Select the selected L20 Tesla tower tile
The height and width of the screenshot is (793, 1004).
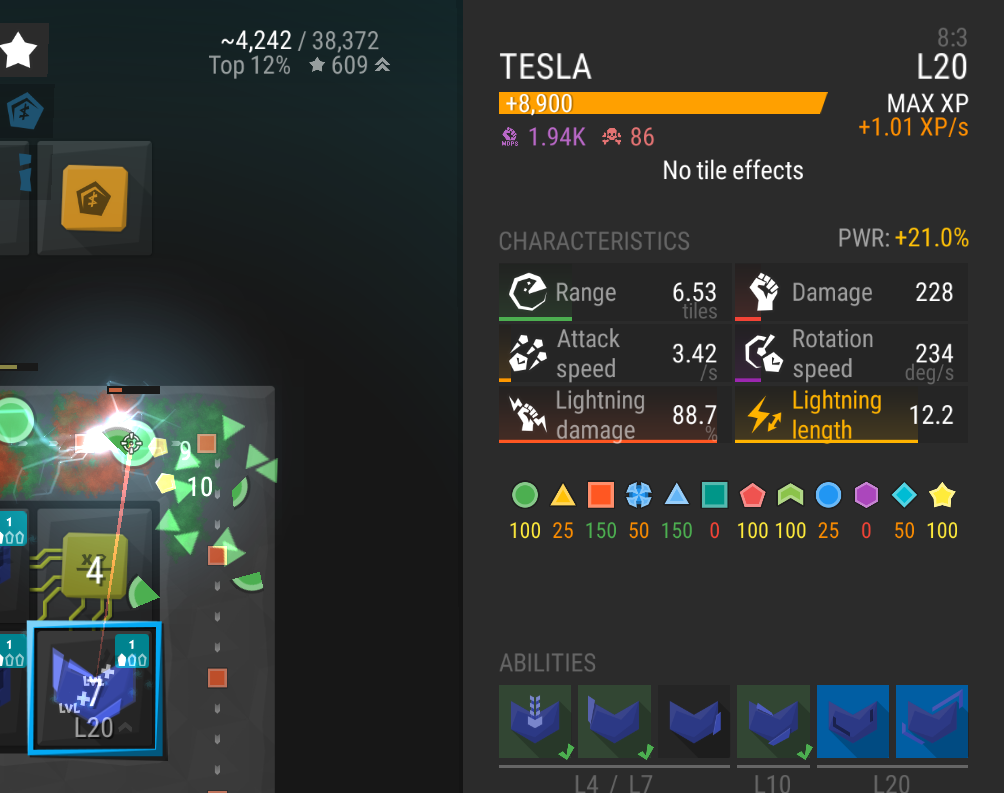(93, 687)
